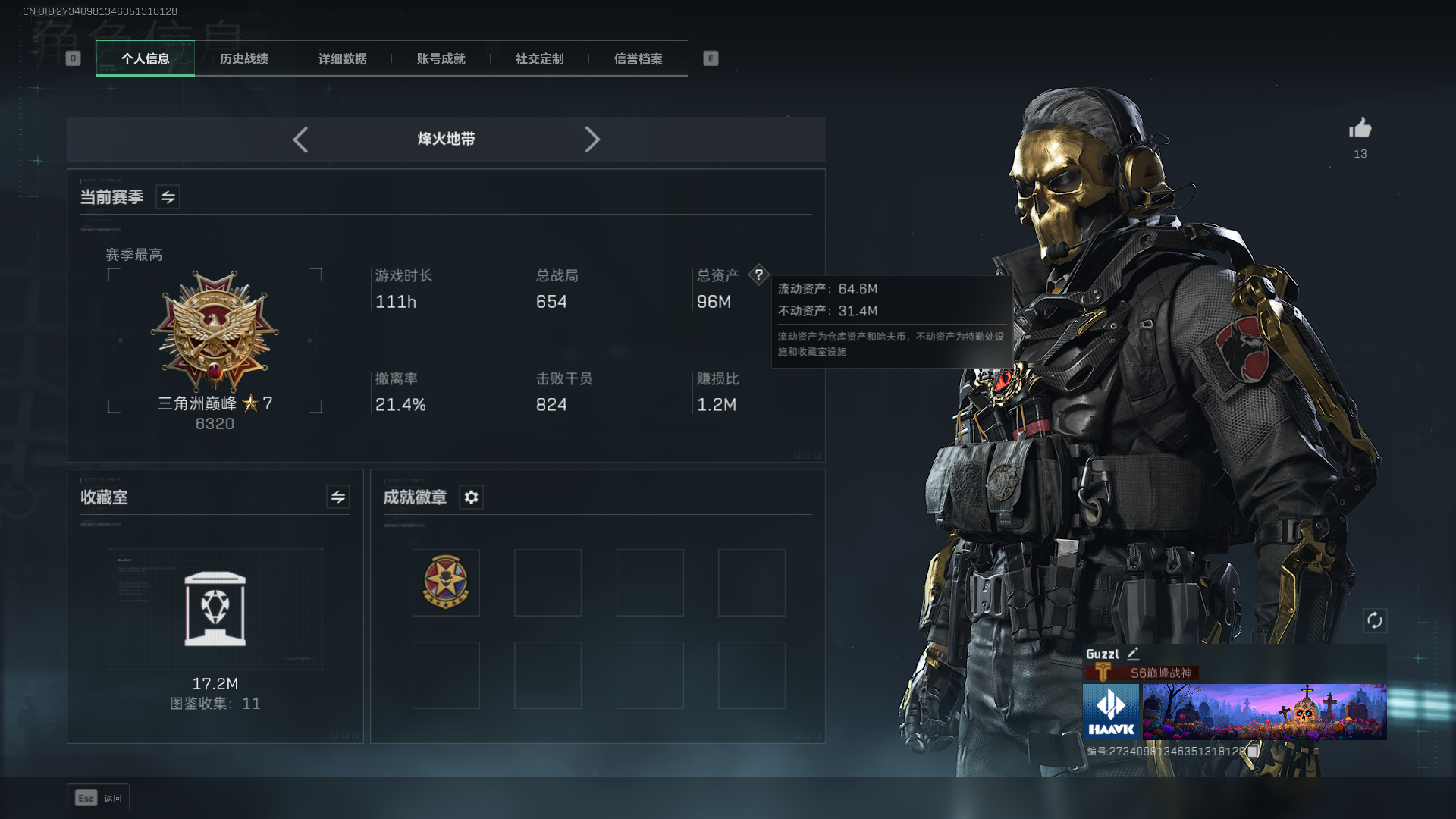
Task: Open the 历史战绩 tab
Action: tap(244, 58)
